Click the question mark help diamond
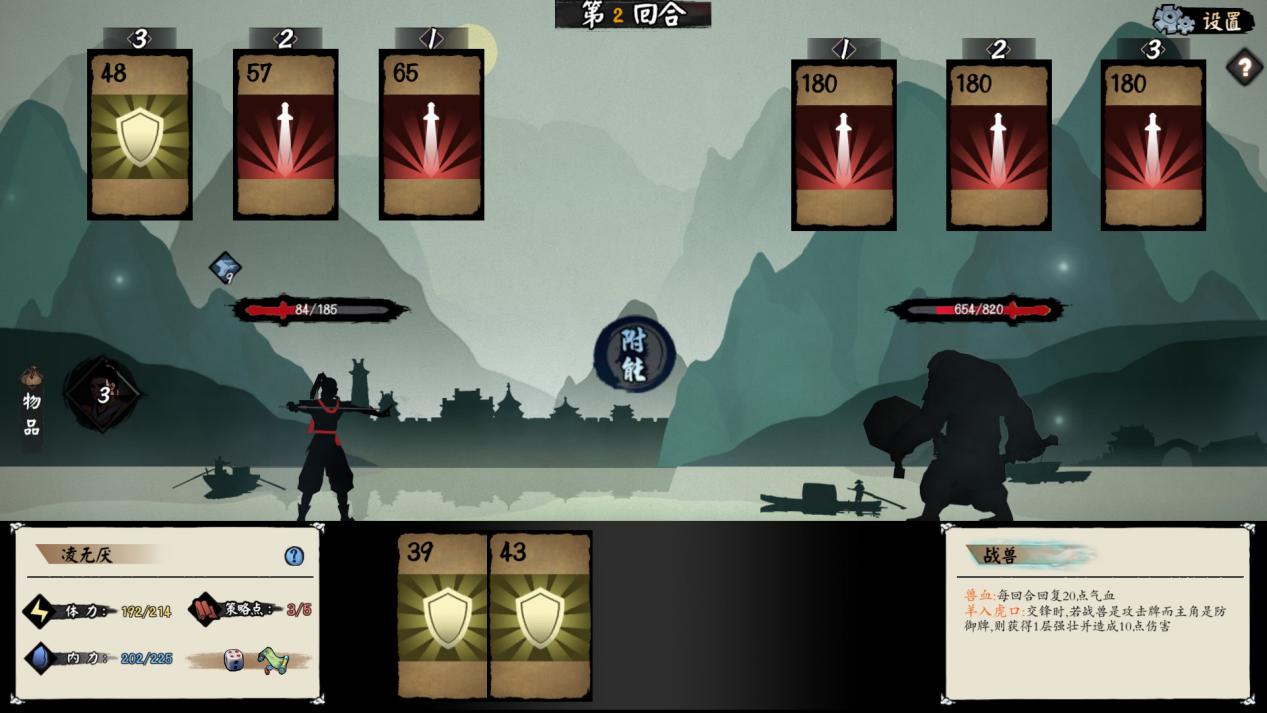Screen dimensions: 1267x713 (1244, 68)
